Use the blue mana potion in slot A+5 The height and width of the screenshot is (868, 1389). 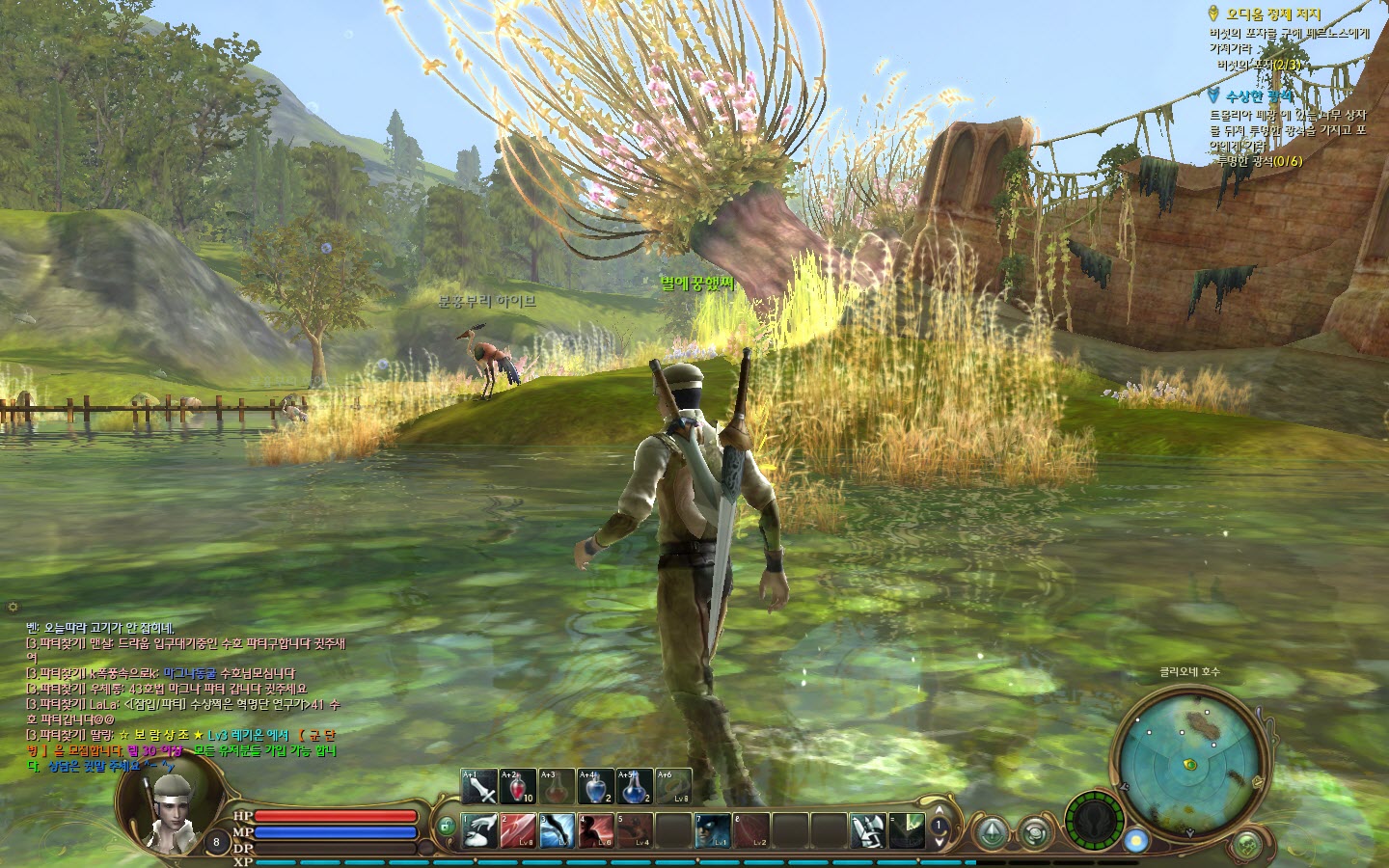pos(634,787)
